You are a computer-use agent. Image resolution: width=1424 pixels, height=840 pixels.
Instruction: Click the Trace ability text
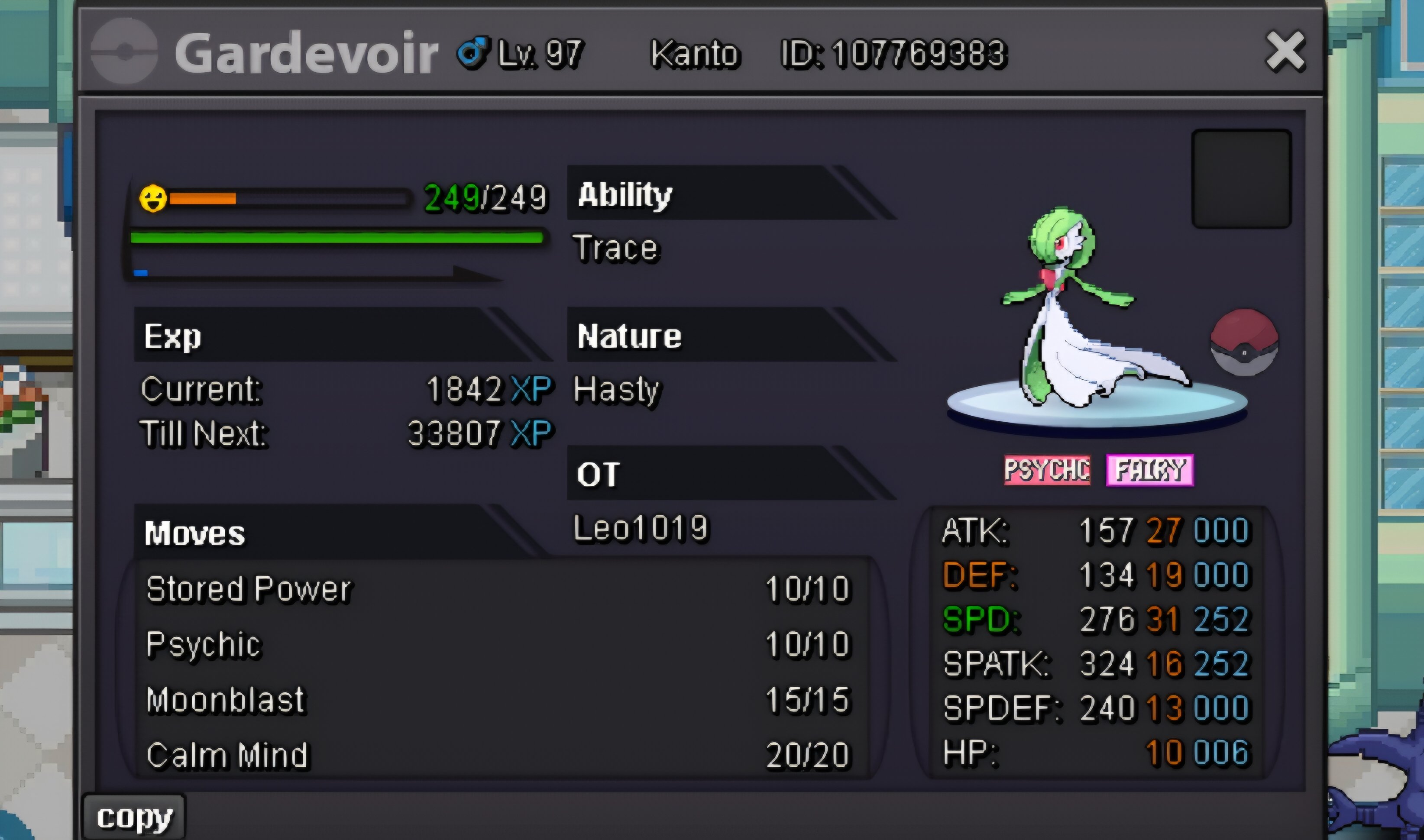(x=616, y=248)
